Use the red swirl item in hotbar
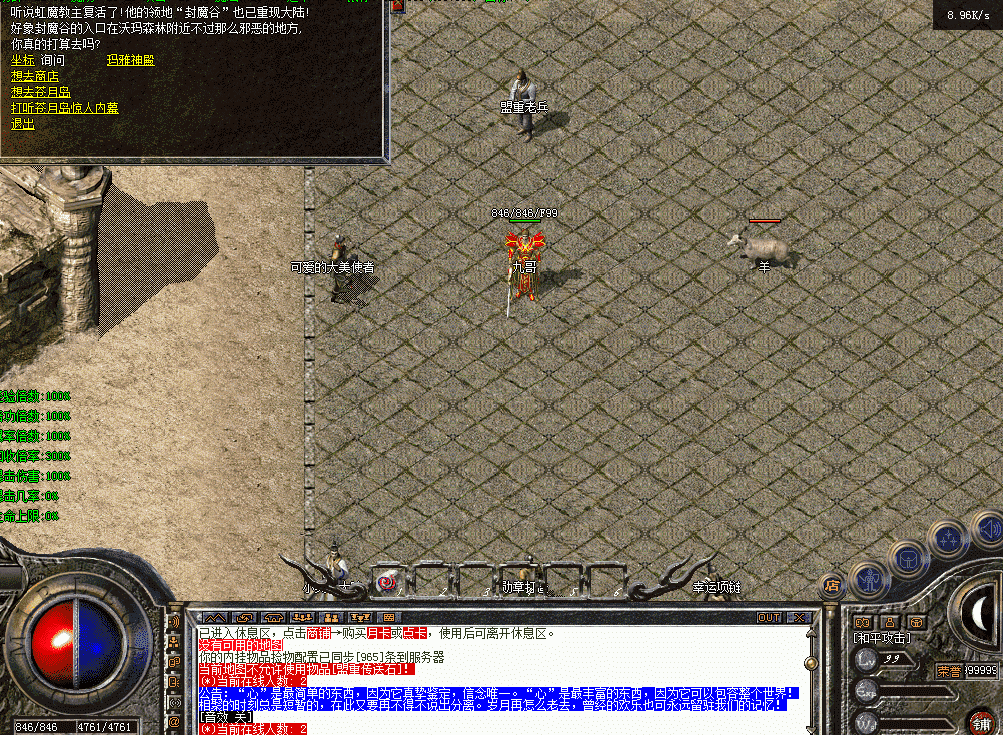Viewport: 1003px width, 735px height. pyautogui.click(x=385, y=580)
